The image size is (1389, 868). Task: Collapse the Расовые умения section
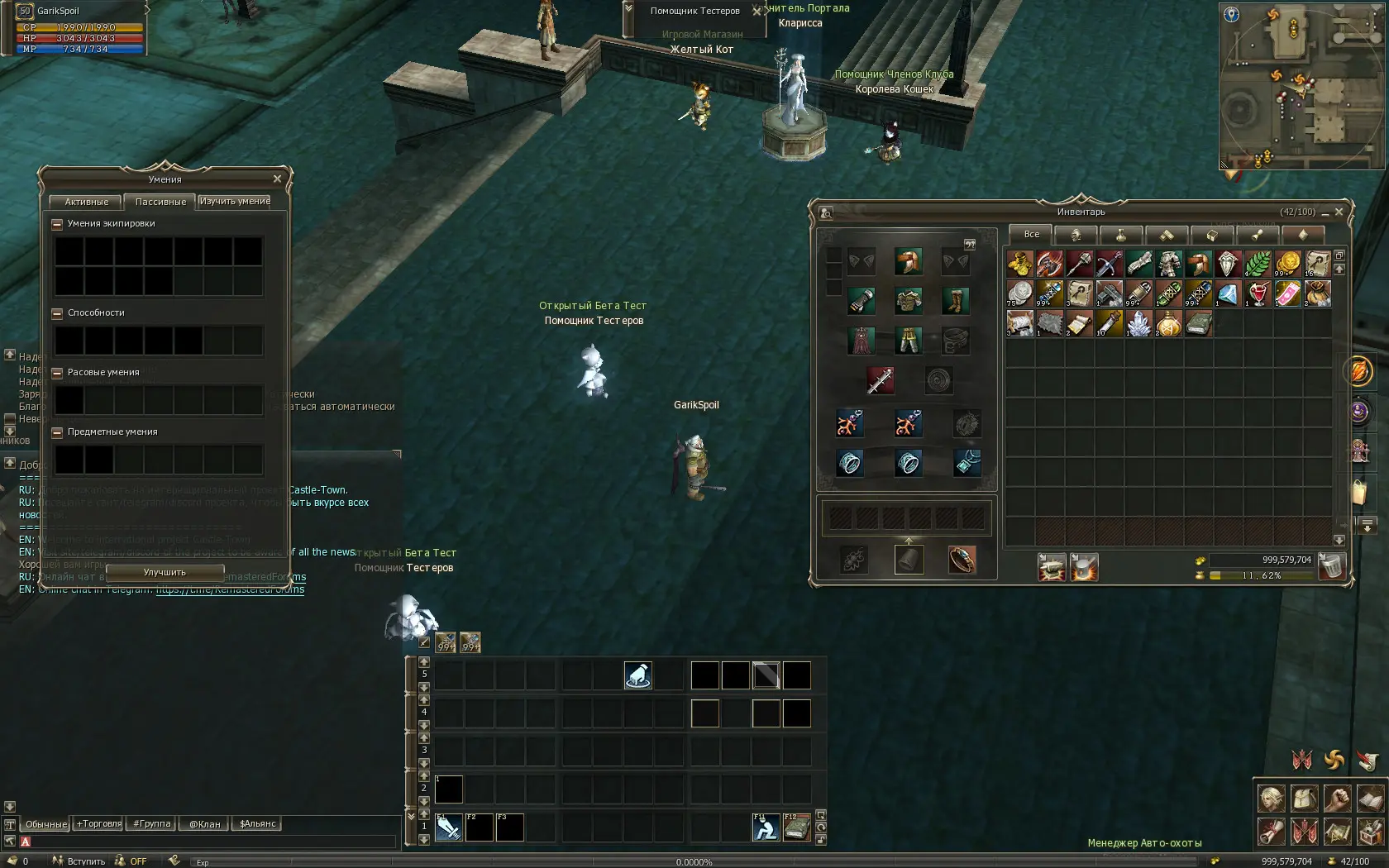(x=57, y=373)
